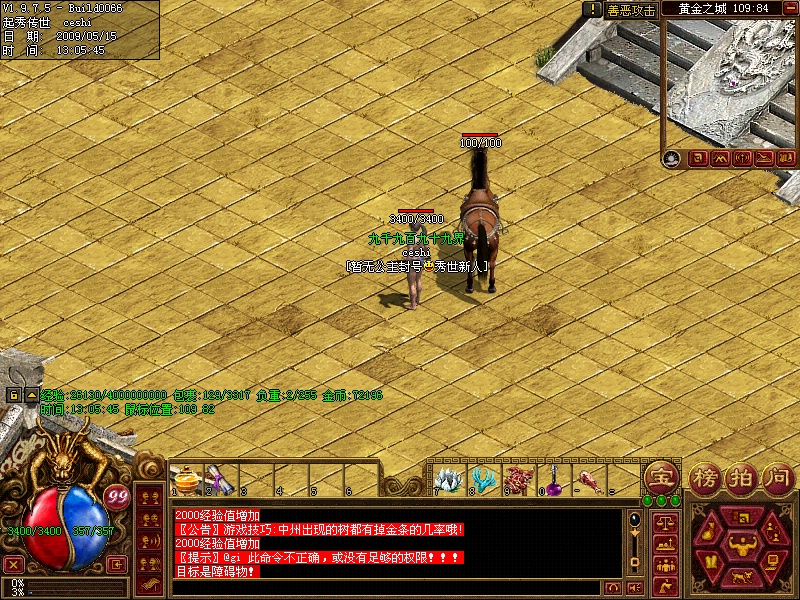Open the 榜 ranking button
Image resolution: width=800 pixels, height=600 pixels.
coord(704,478)
